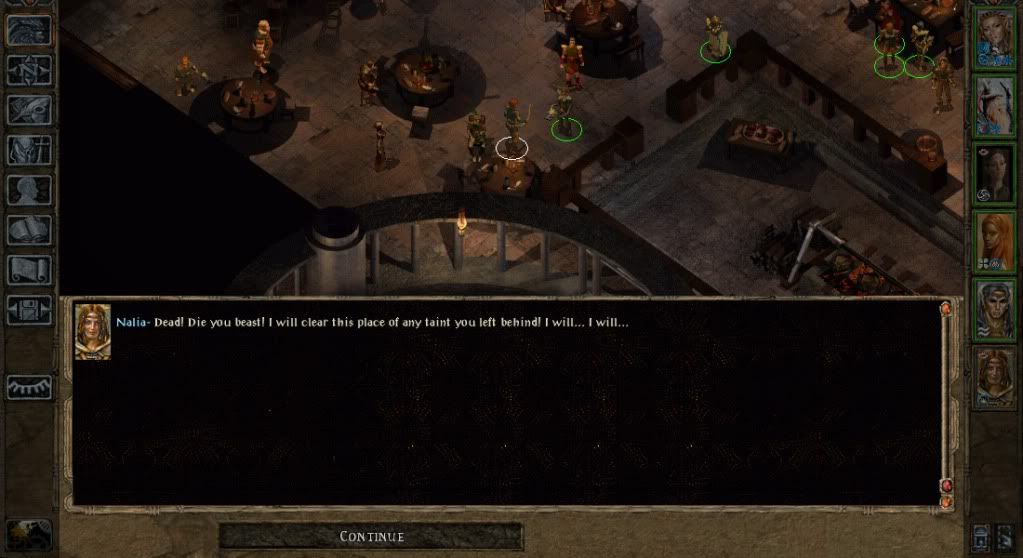Open the inventory screen (armored figure icon)
This screenshot has height=558, width=1023.
click(x=29, y=150)
